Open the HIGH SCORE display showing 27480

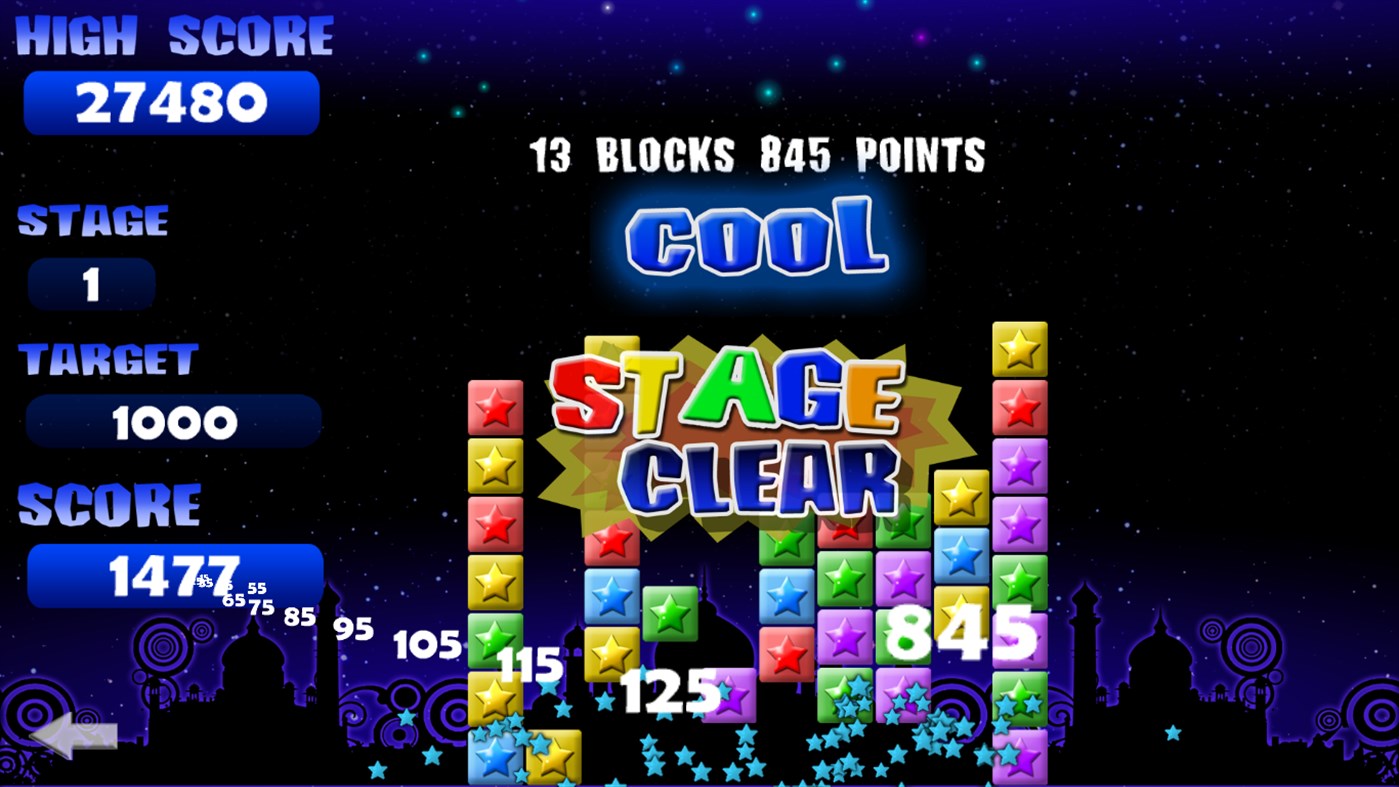pos(170,101)
